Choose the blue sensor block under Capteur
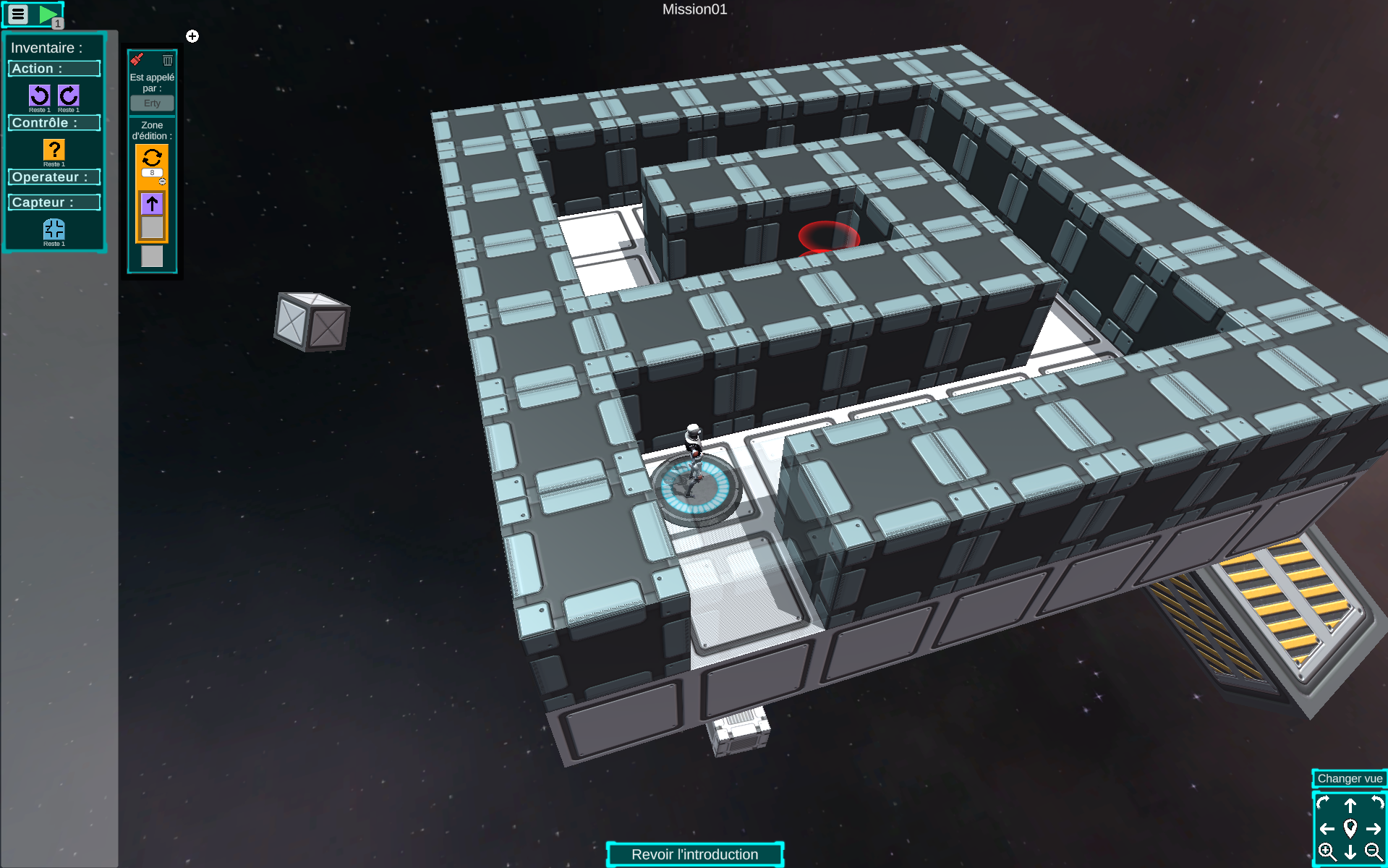1388x868 pixels. [x=54, y=229]
